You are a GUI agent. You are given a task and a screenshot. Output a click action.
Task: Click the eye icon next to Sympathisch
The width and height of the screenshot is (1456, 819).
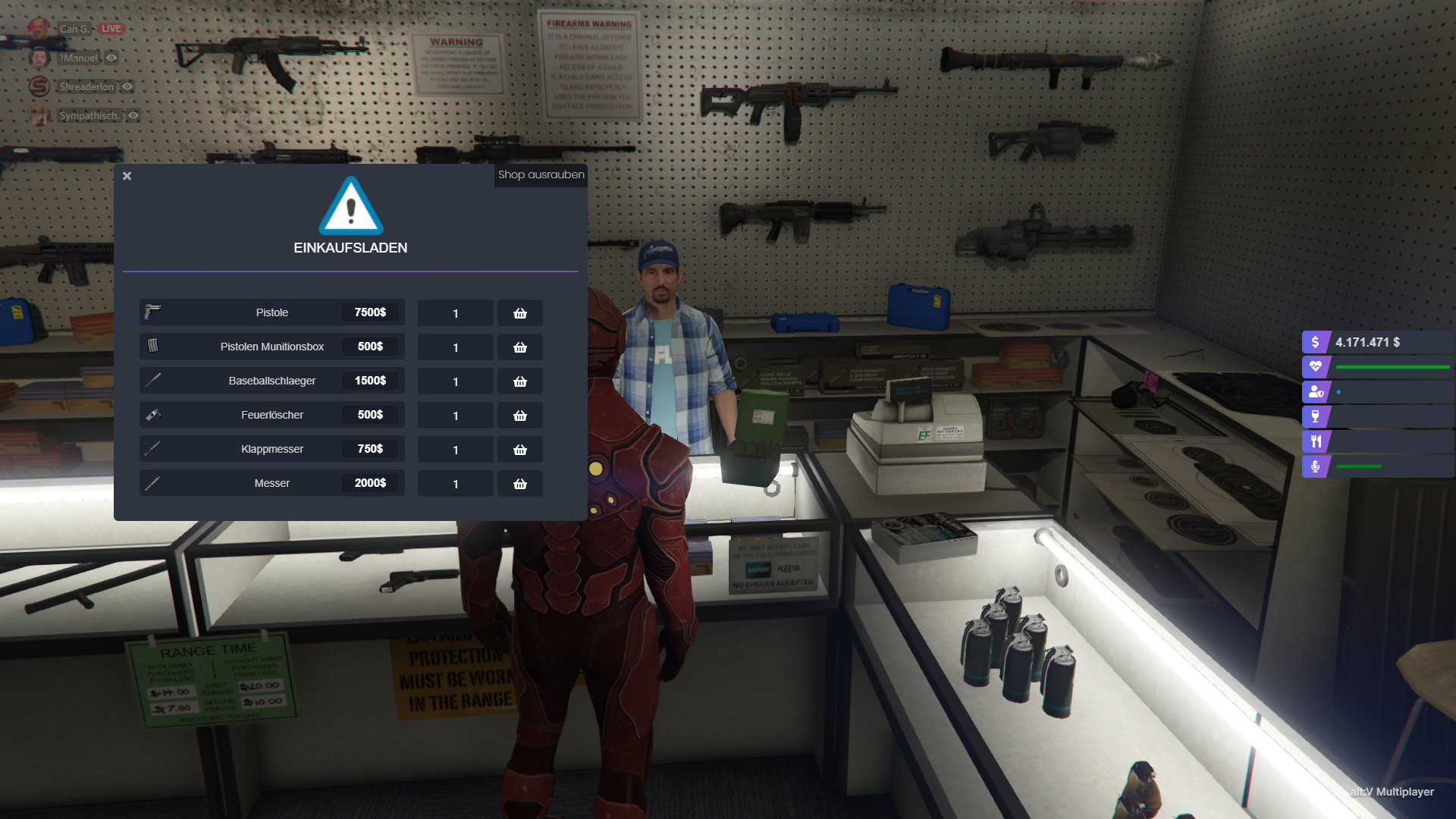point(133,115)
